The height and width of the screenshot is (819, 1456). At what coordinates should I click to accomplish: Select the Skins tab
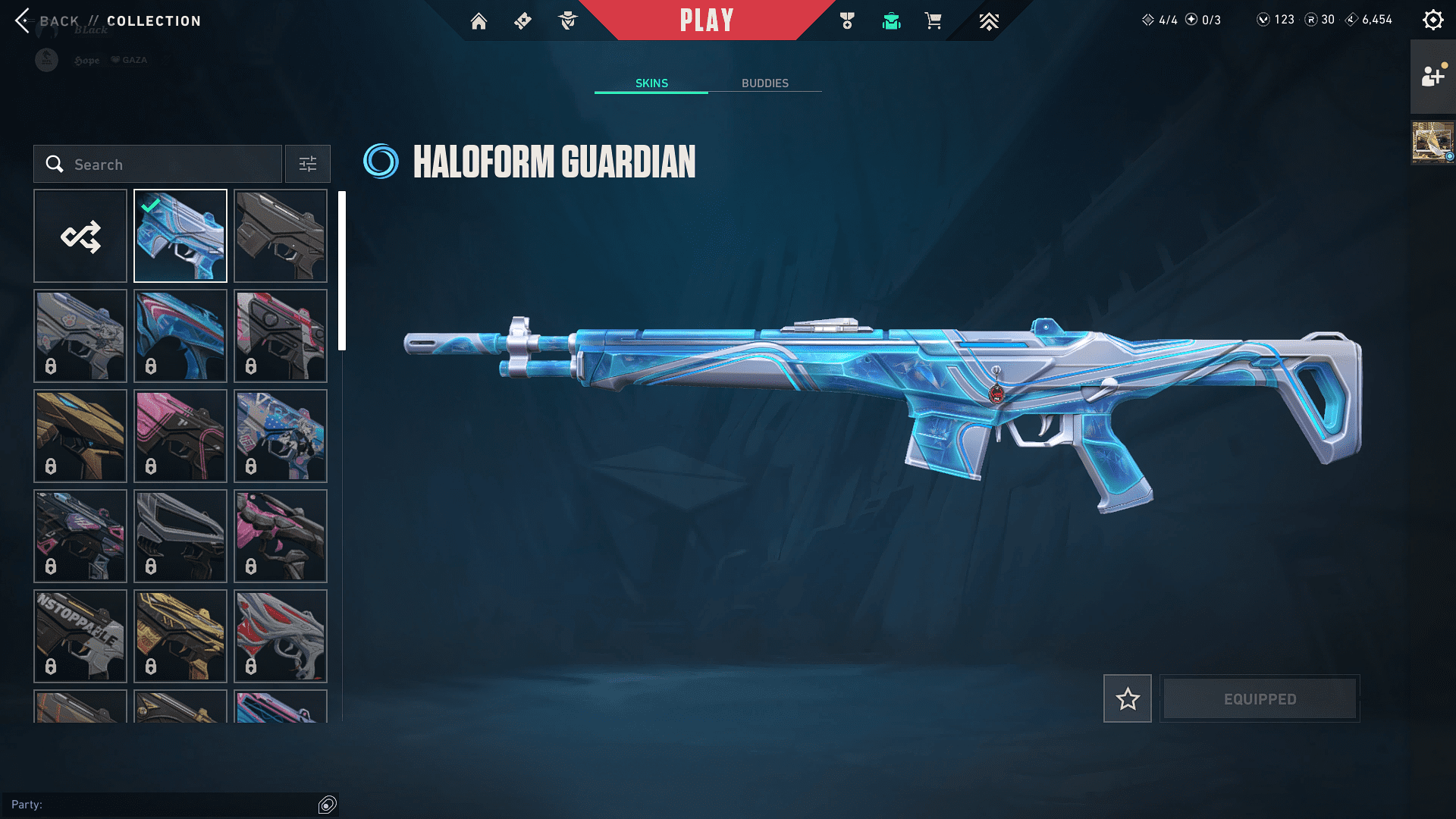(651, 83)
